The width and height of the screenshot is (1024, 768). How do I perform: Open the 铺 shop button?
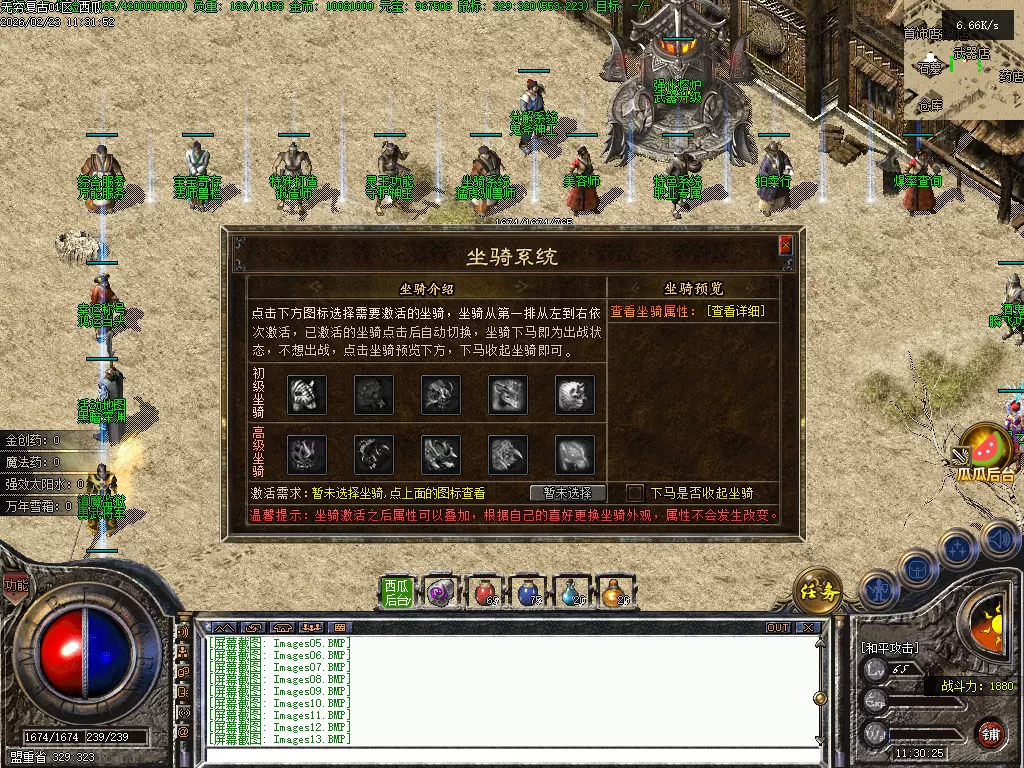[990, 733]
